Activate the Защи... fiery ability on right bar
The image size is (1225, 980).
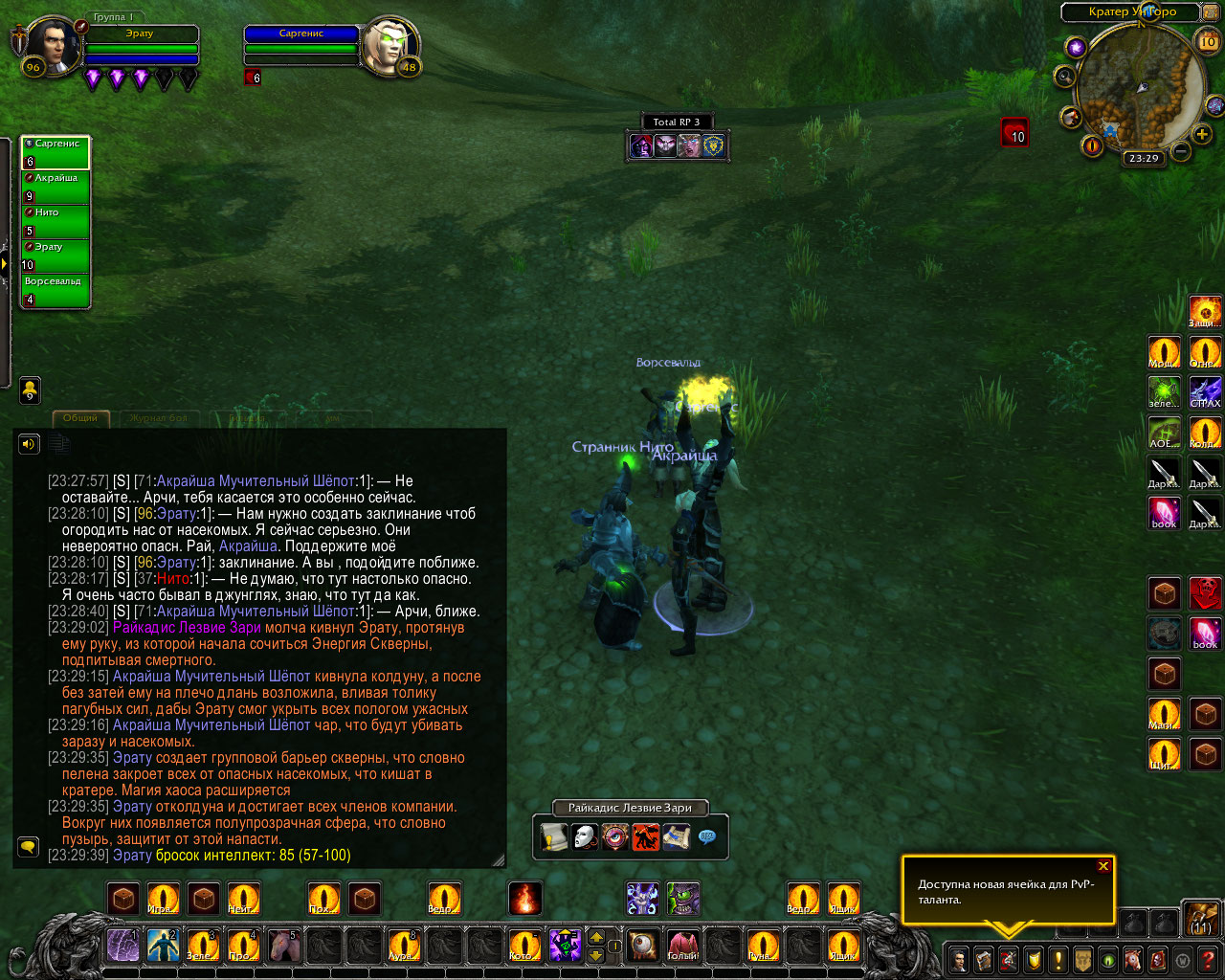pos(1205,312)
